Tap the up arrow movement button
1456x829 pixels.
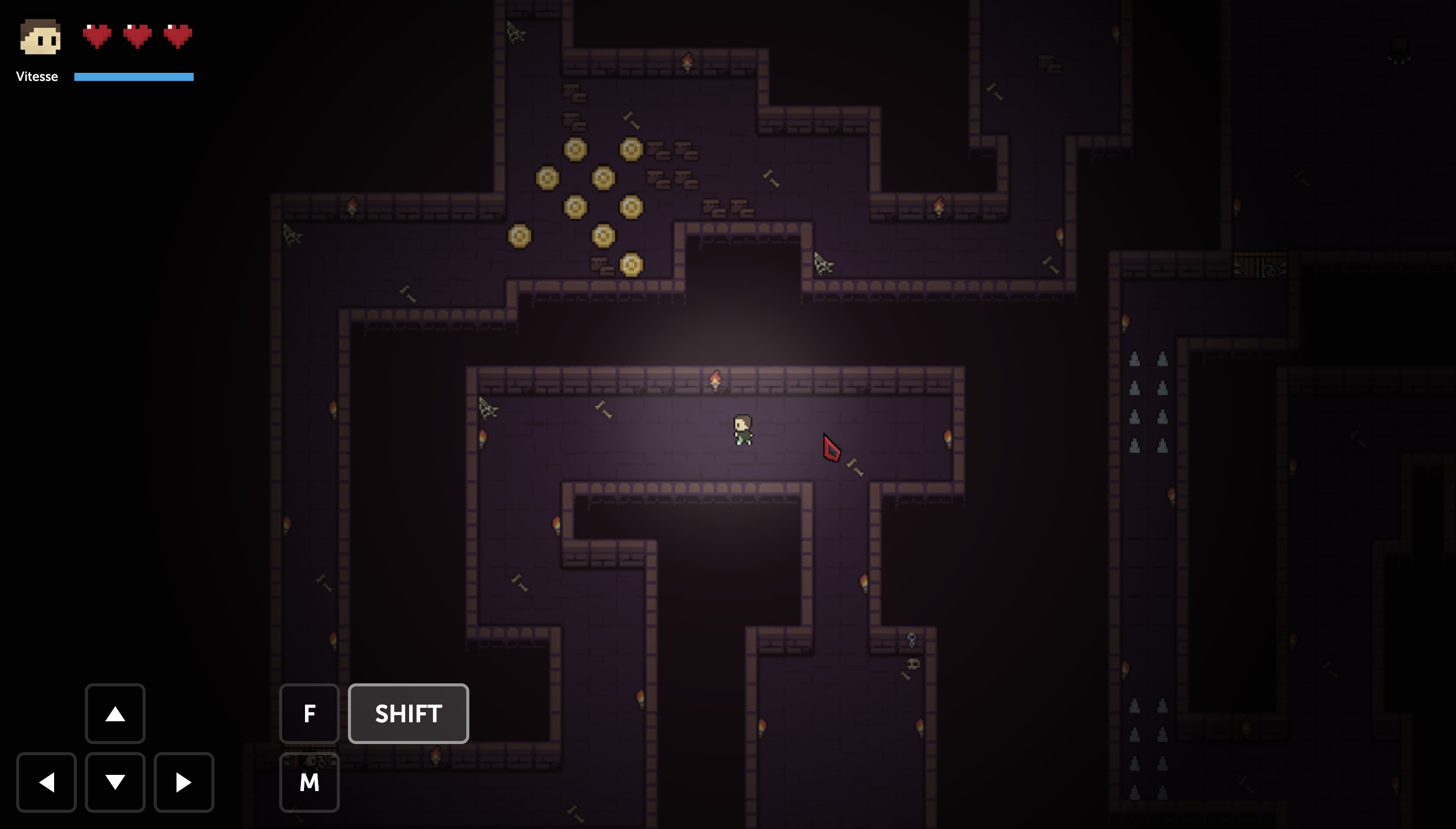pyautogui.click(x=115, y=713)
